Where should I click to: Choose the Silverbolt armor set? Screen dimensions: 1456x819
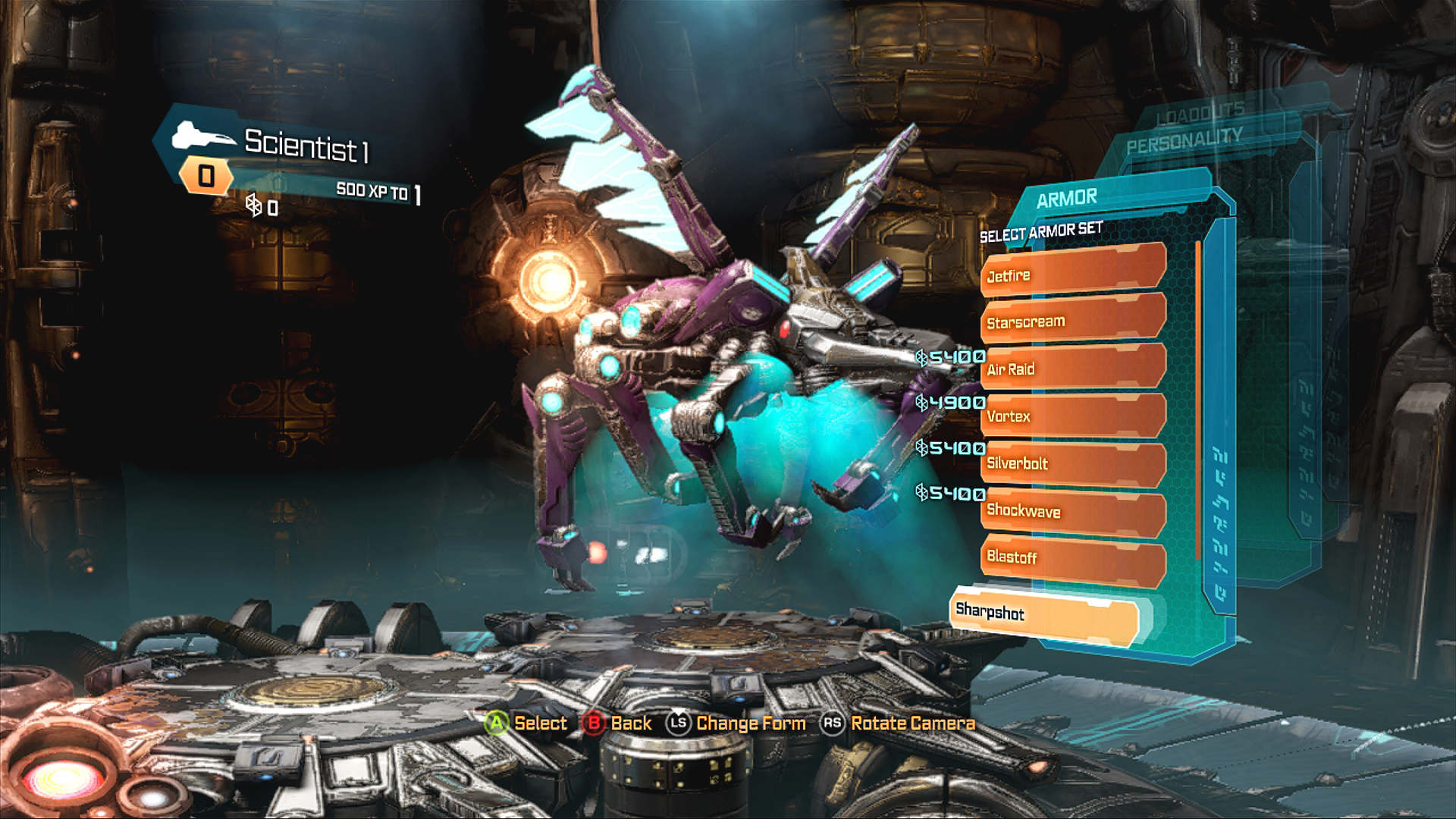(x=1072, y=463)
